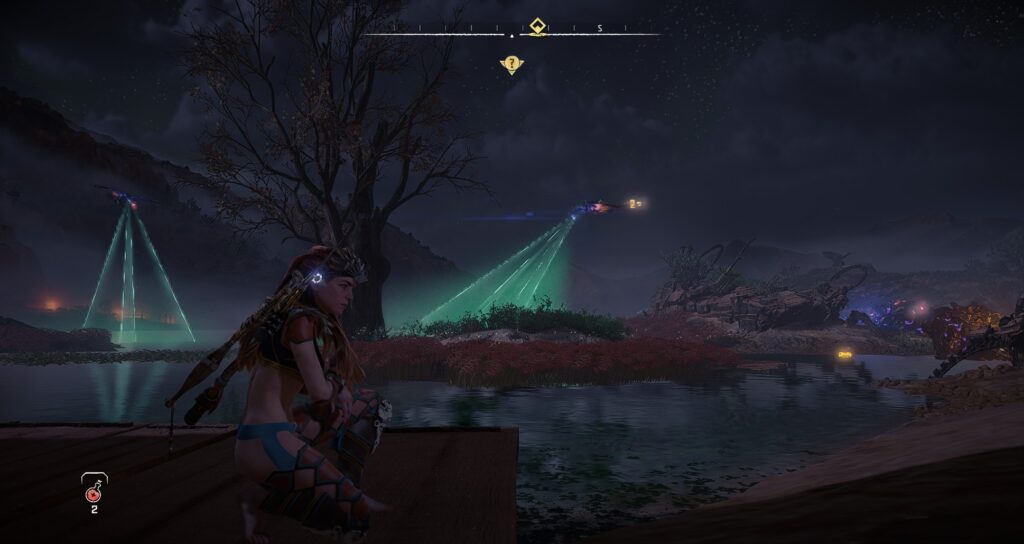Image resolution: width=1024 pixels, height=544 pixels.
Task: Click the yellow question mark marker
Action: tap(511, 65)
